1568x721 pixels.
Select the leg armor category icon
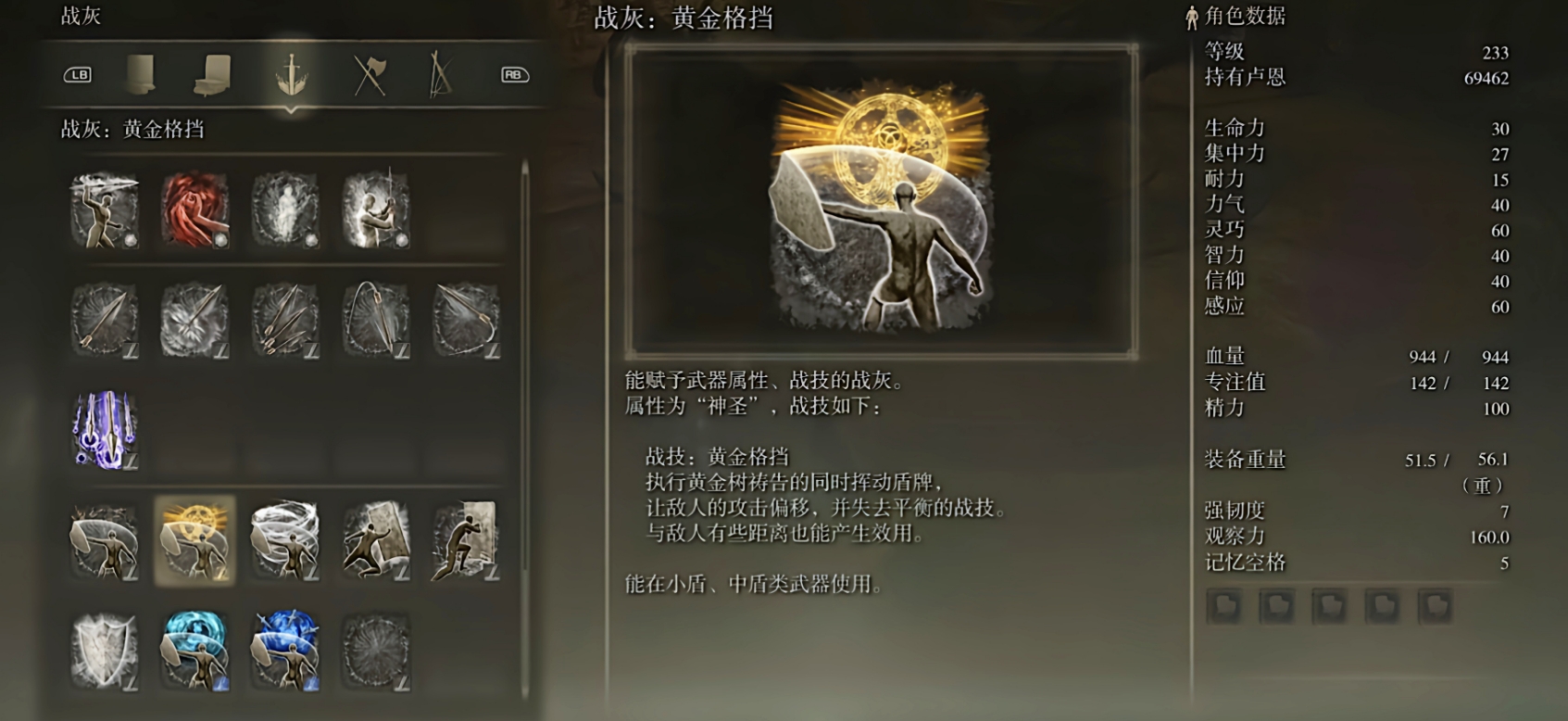(213, 72)
